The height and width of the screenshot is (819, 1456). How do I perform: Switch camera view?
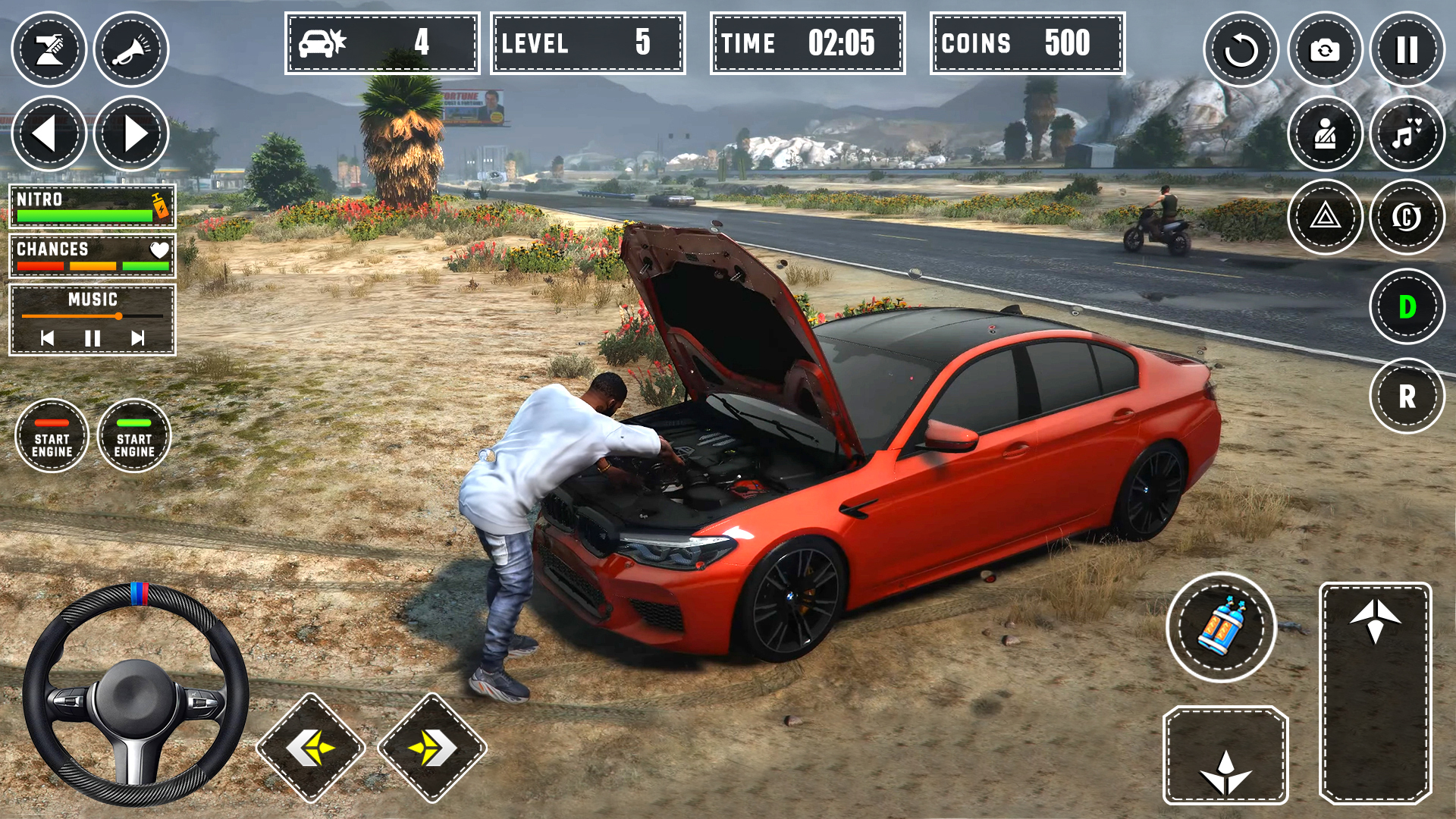tap(1325, 50)
